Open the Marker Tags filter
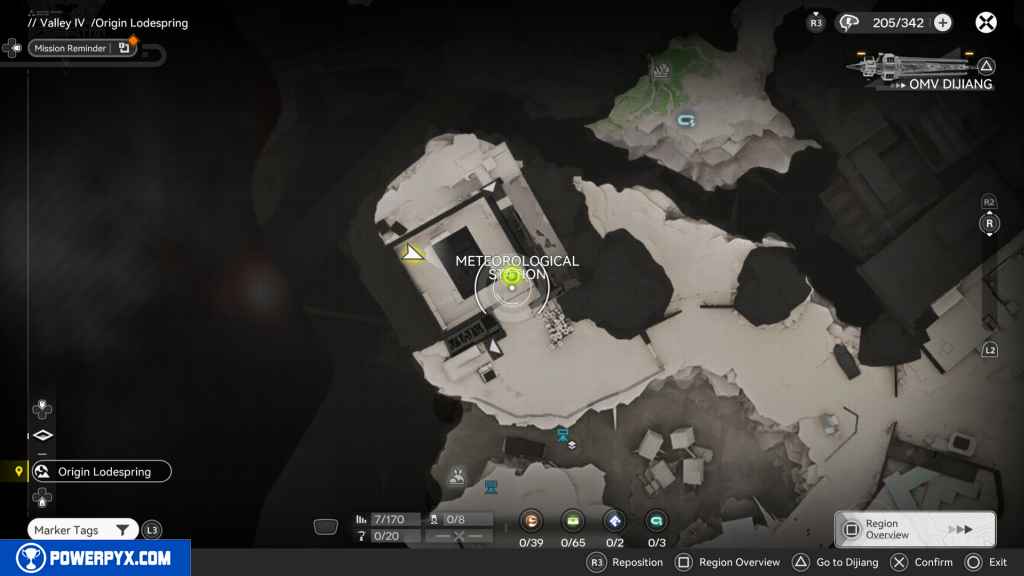Image resolution: width=1024 pixels, height=576 pixels. [x=83, y=530]
